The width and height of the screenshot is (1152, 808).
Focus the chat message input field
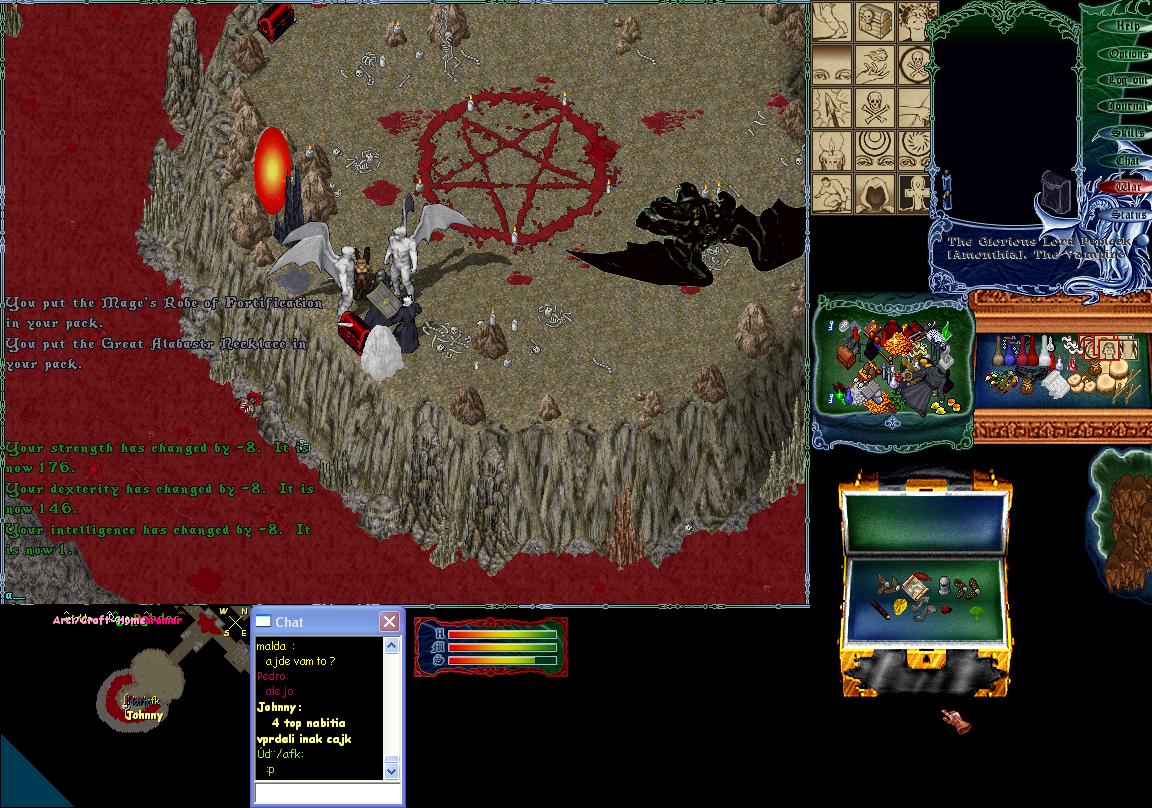[x=327, y=793]
